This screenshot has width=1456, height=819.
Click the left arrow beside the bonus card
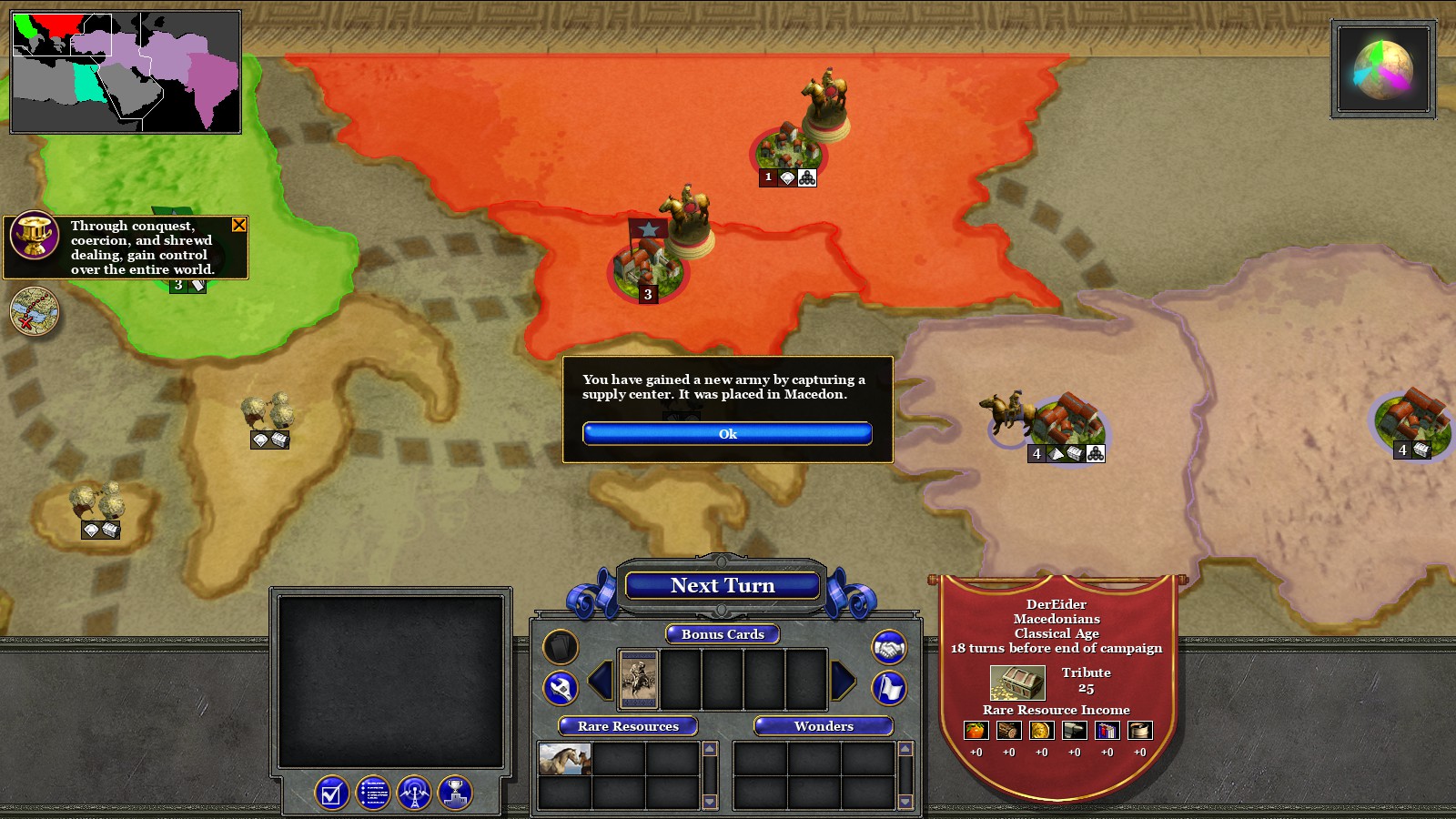(x=599, y=680)
